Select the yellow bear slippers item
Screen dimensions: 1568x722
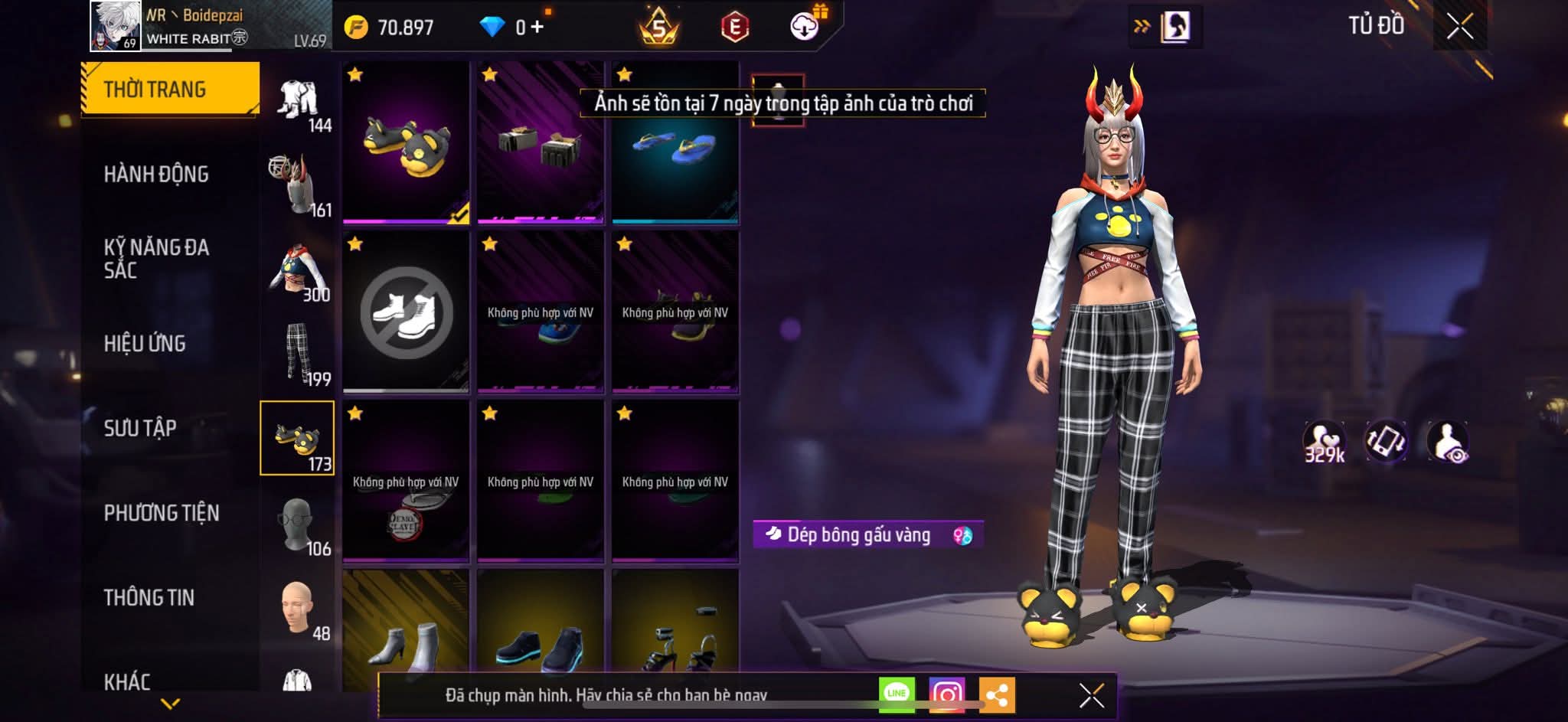[x=406, y=142]
